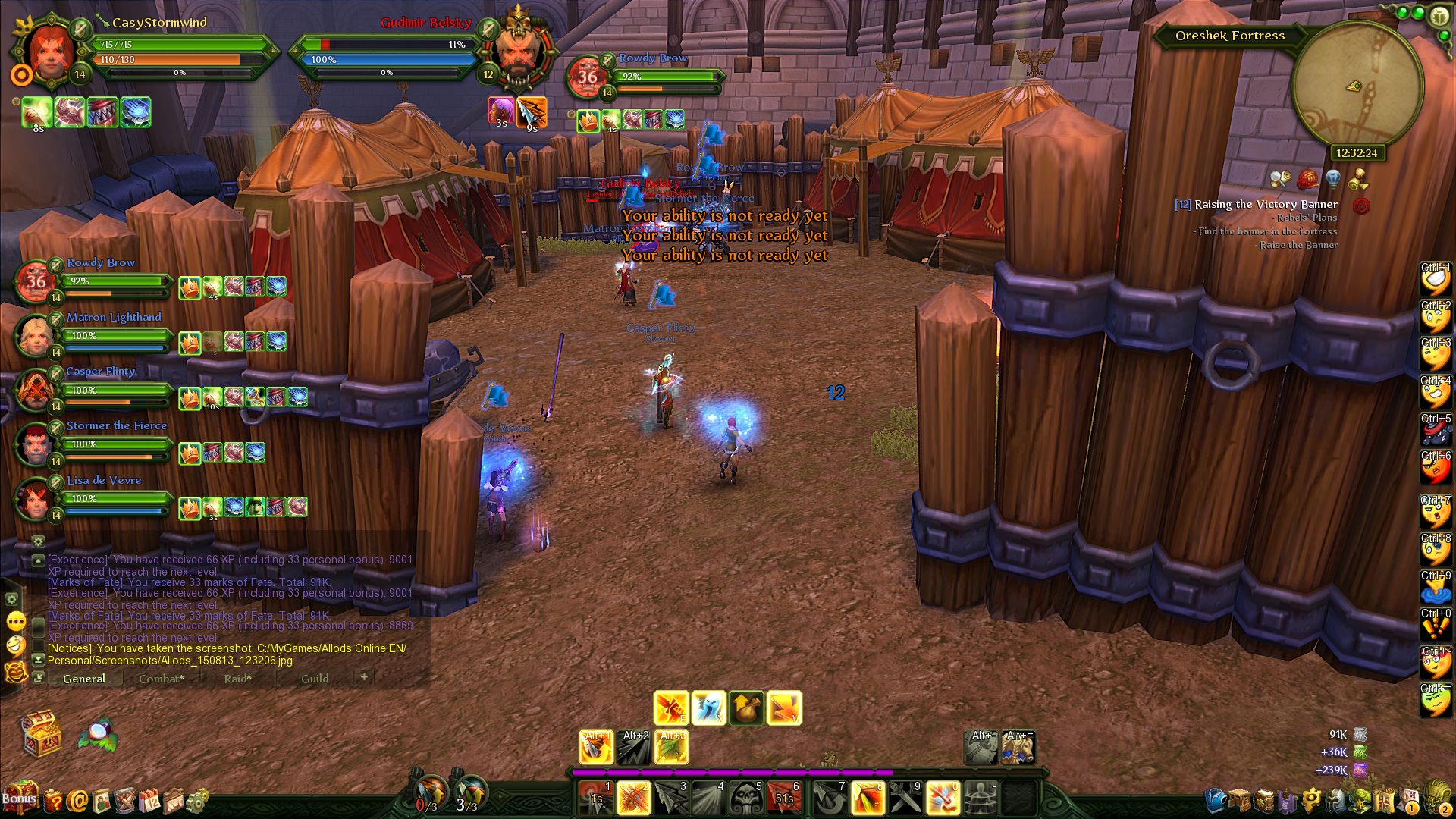Add a new chat tab with plus button
The image size is (1456, 819).
364,676
